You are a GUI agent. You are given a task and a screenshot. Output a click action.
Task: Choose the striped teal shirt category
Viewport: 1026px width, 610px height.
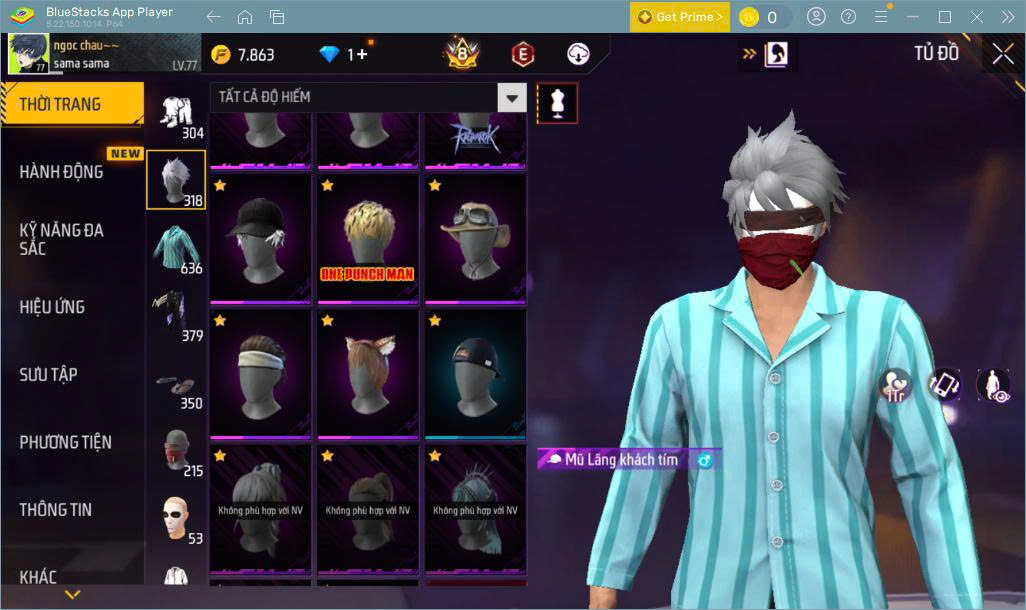pos(176,248)
